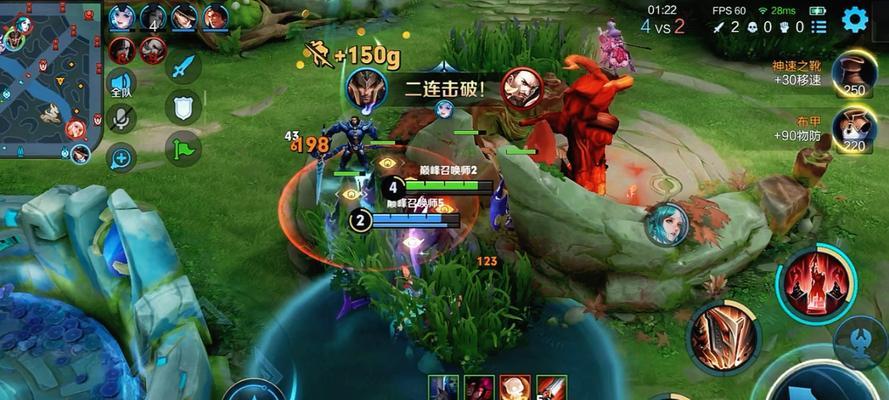Click the red sword item at the bottom

tap(551, 388)
